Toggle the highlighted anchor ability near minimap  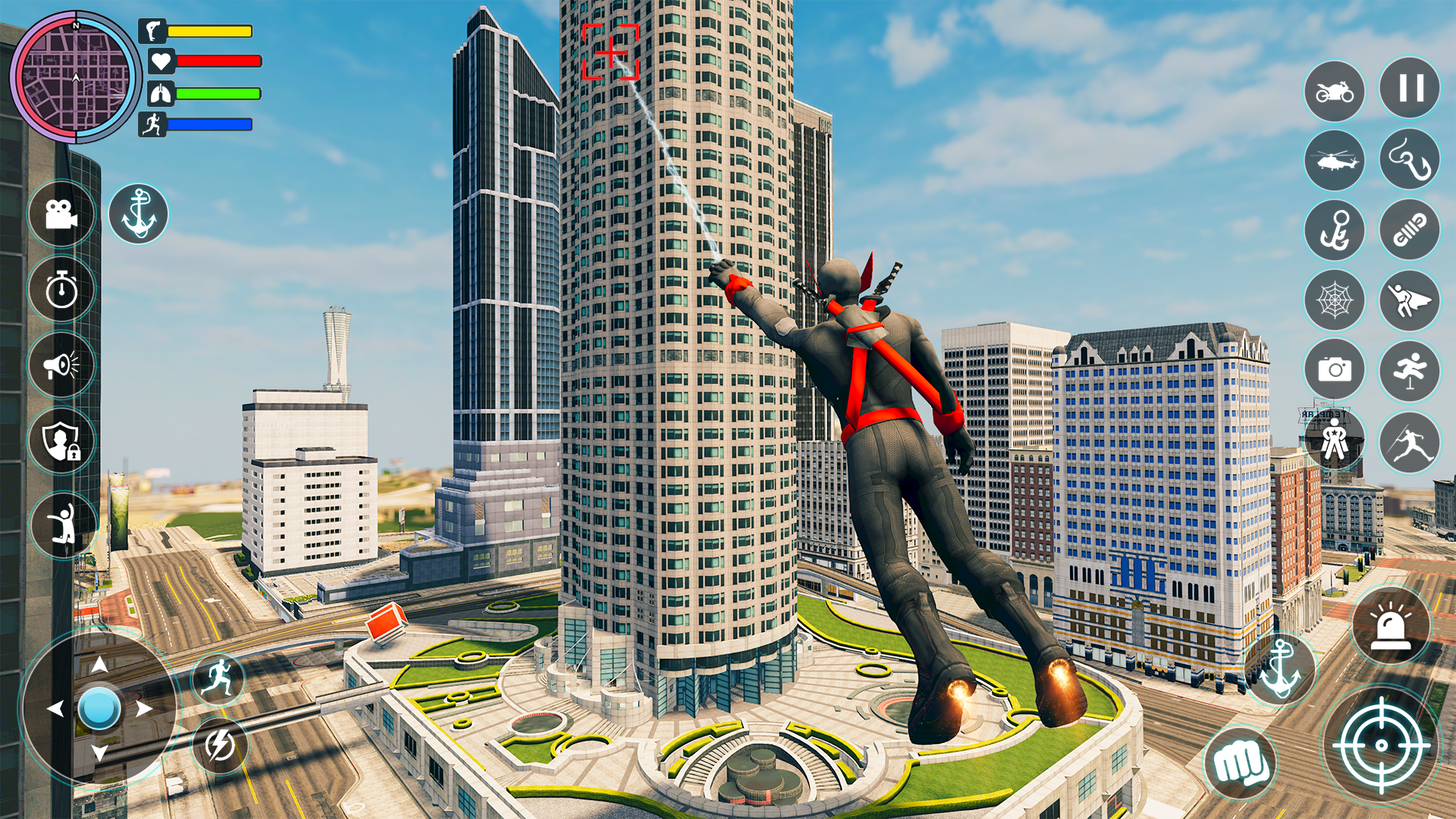coord(139,213)
